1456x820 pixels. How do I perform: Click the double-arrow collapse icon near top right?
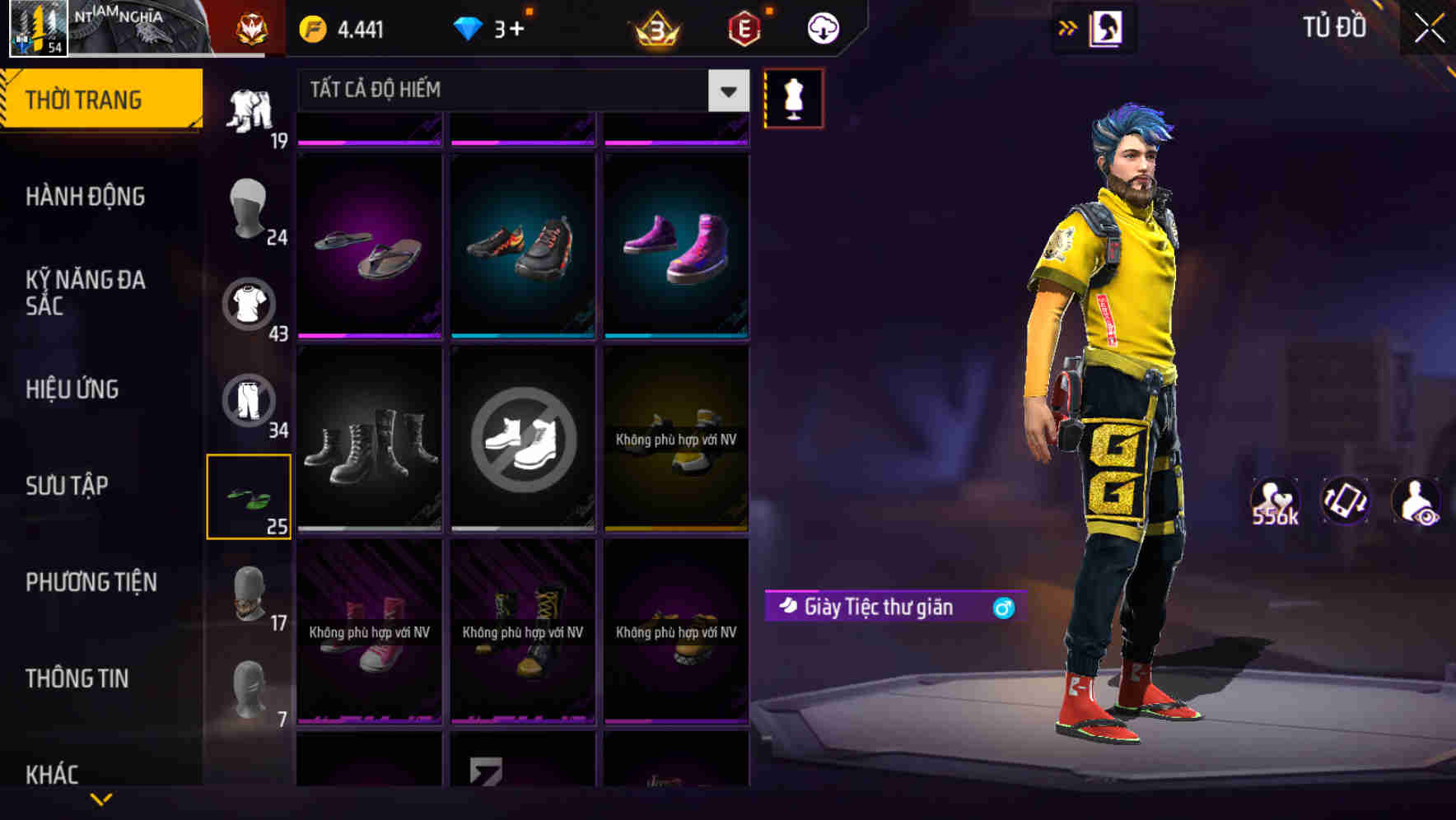[x=1067, y=27]
